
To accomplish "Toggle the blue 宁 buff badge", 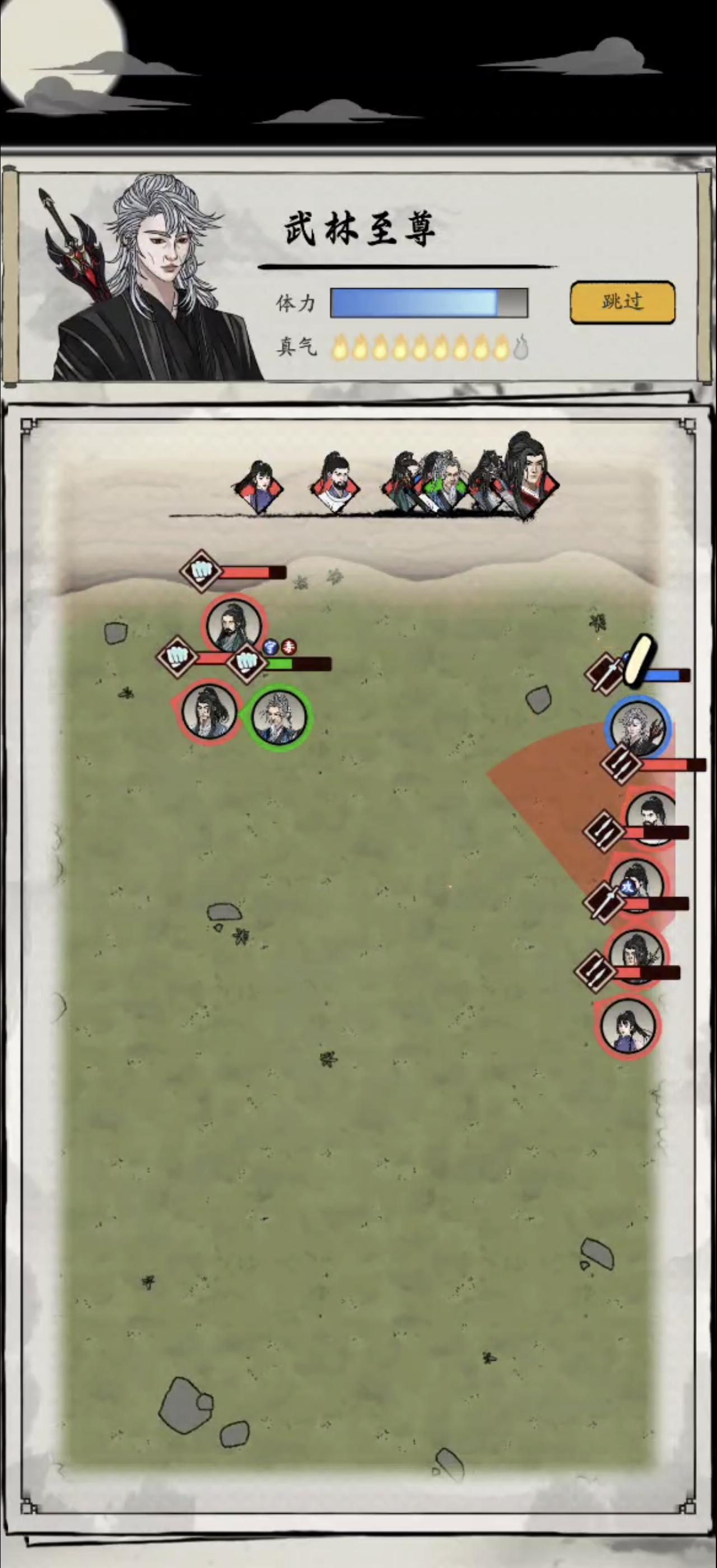I will [271, 648].
